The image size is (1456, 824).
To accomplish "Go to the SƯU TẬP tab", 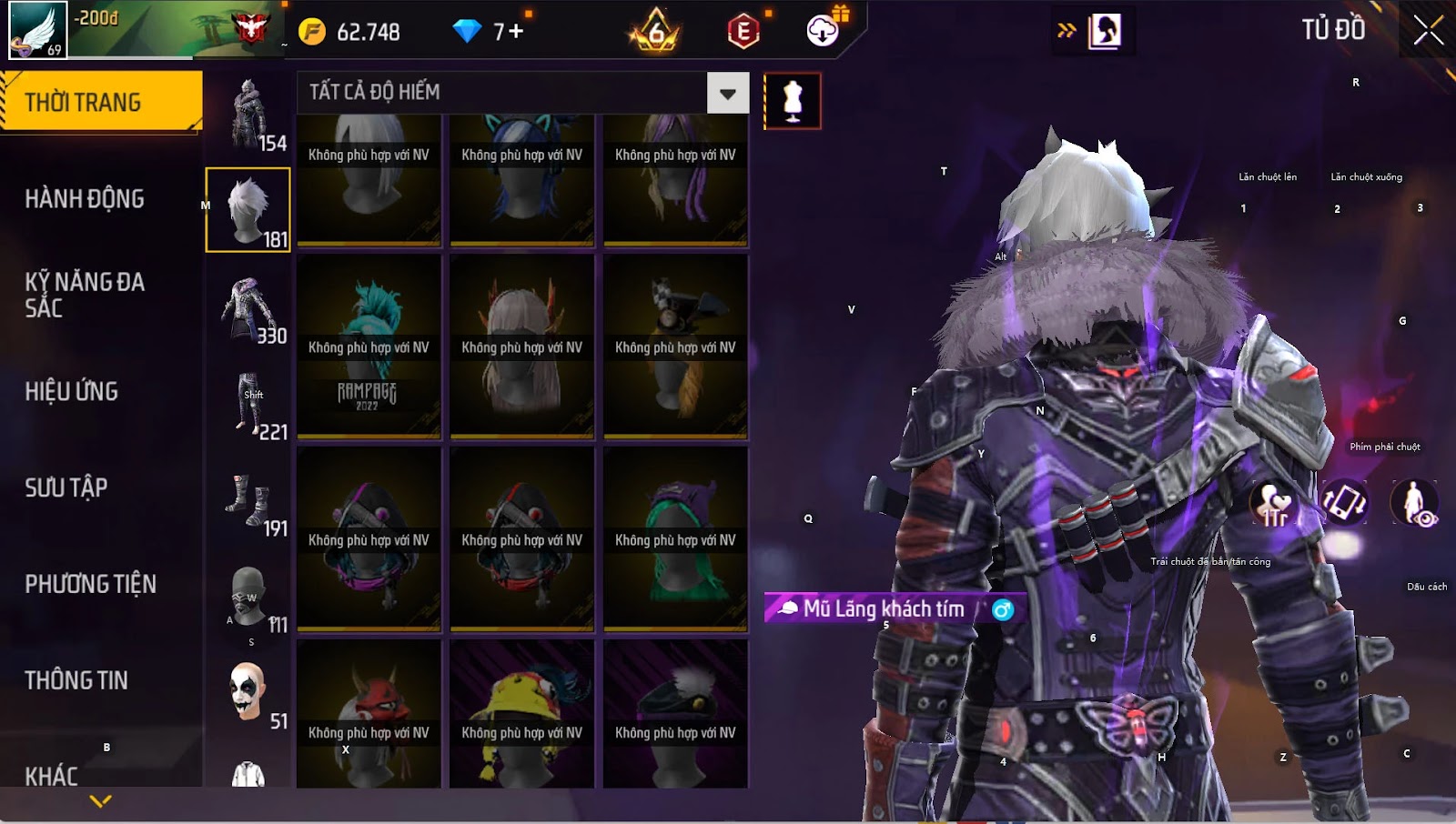I will click(66, 488).
